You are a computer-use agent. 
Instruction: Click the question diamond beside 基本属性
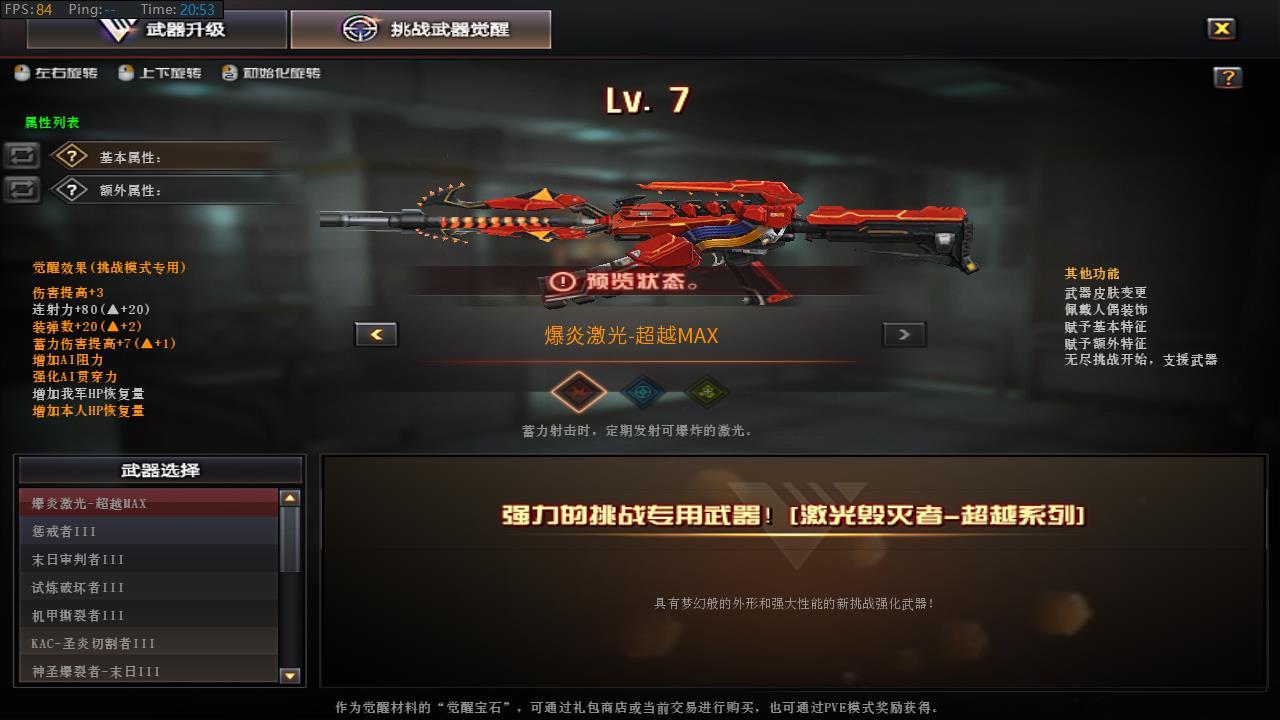(x=70, y=156)
